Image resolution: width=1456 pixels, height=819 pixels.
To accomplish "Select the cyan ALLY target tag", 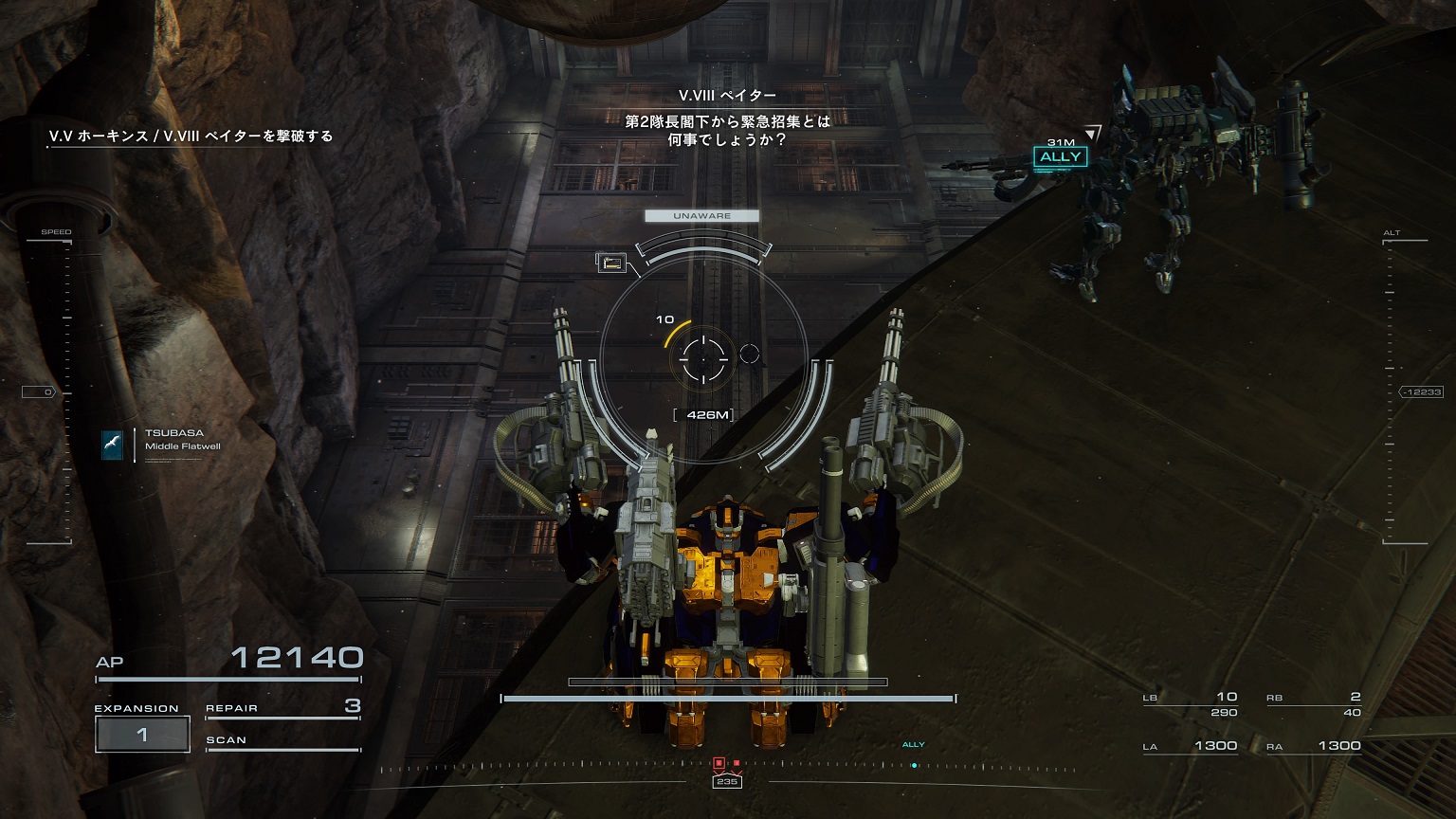I will coord(1060,157).
